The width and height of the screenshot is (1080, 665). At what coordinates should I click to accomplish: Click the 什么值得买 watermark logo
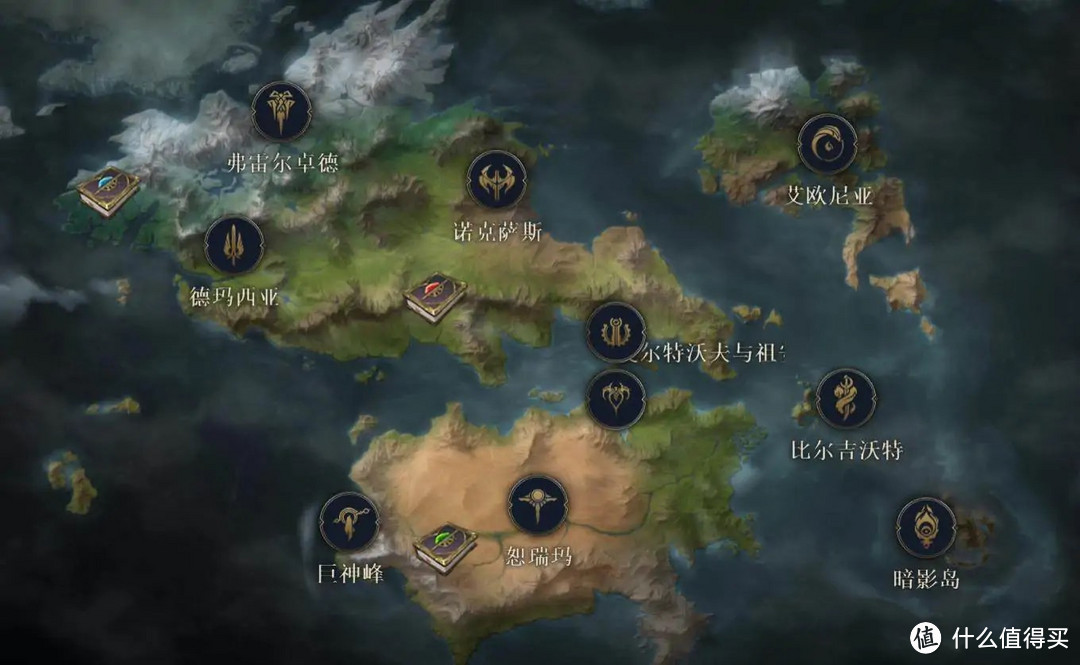coord(925,637)
